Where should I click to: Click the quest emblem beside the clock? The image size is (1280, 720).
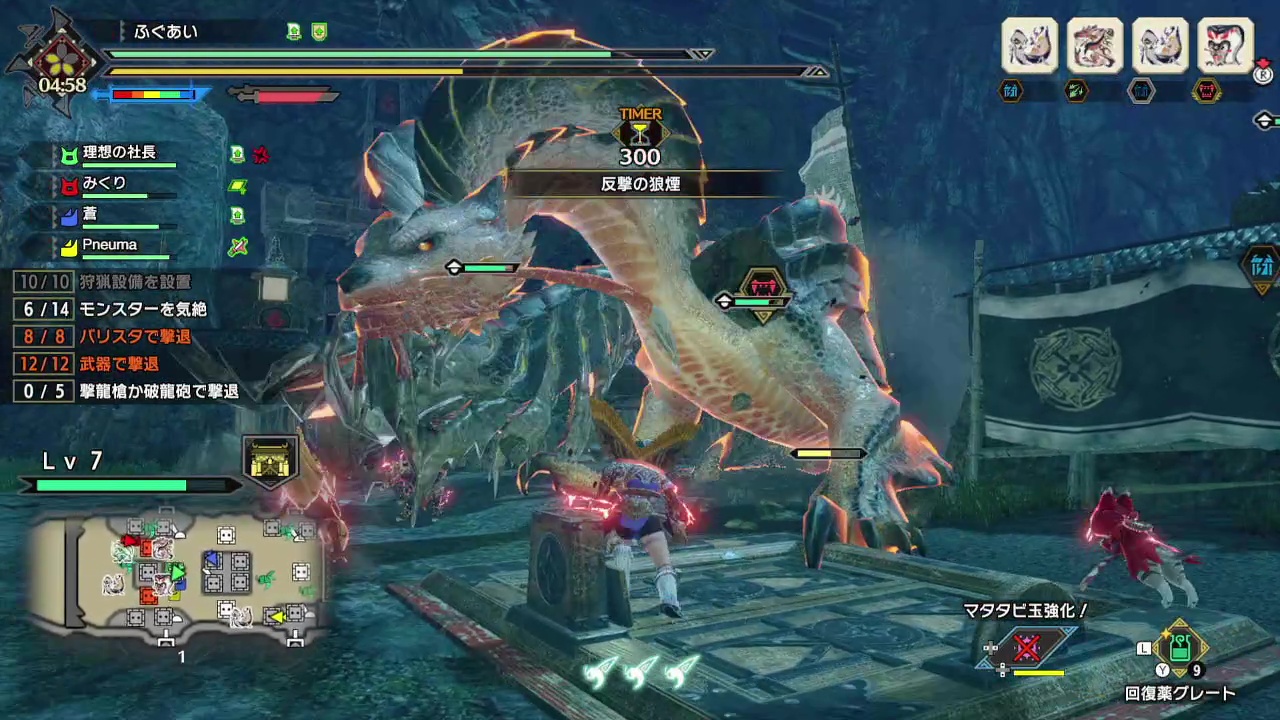pyautogui.click(x=61, y=58)
